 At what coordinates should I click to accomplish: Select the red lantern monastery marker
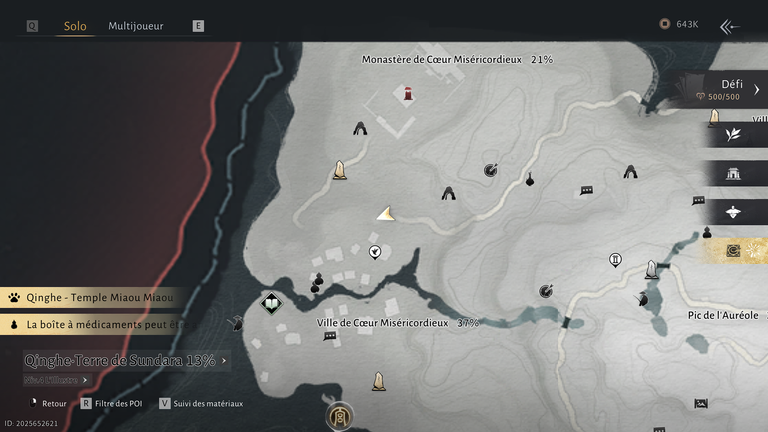click(x=408, y=95)
